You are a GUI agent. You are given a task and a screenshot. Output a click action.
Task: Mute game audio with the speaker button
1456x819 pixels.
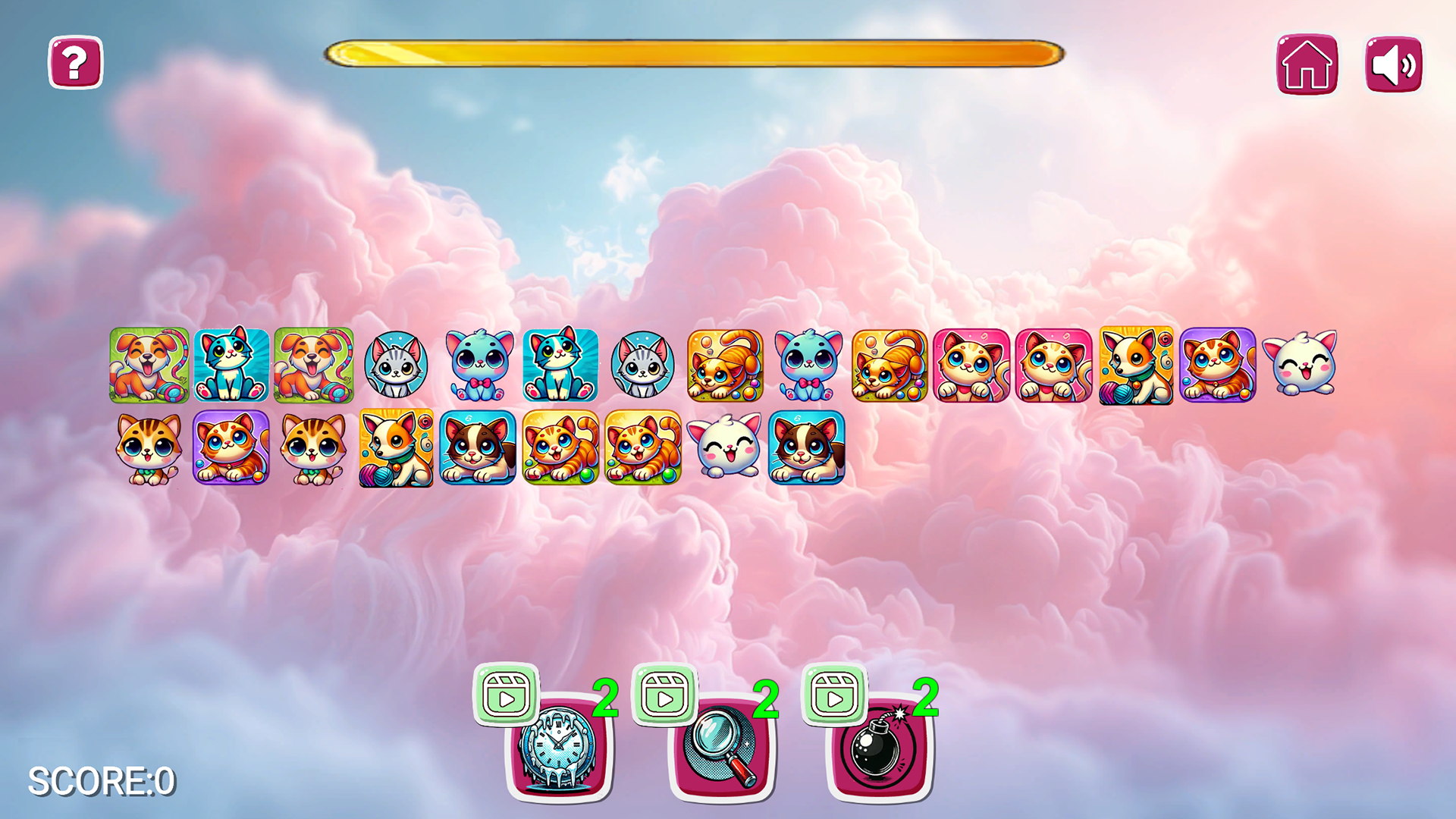click(1393, 64)
